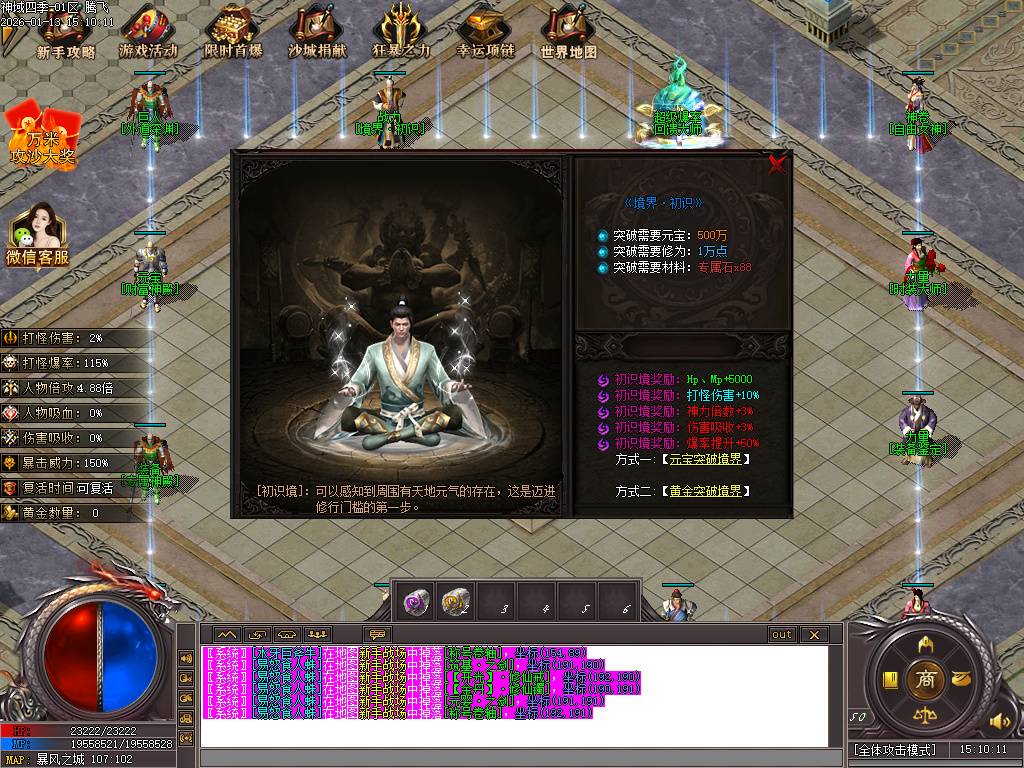The width and height of the screenshot is (1024, 768).
Task: Choose 黄金突破境界 breakthrough method
Action: tap(704, 491)
